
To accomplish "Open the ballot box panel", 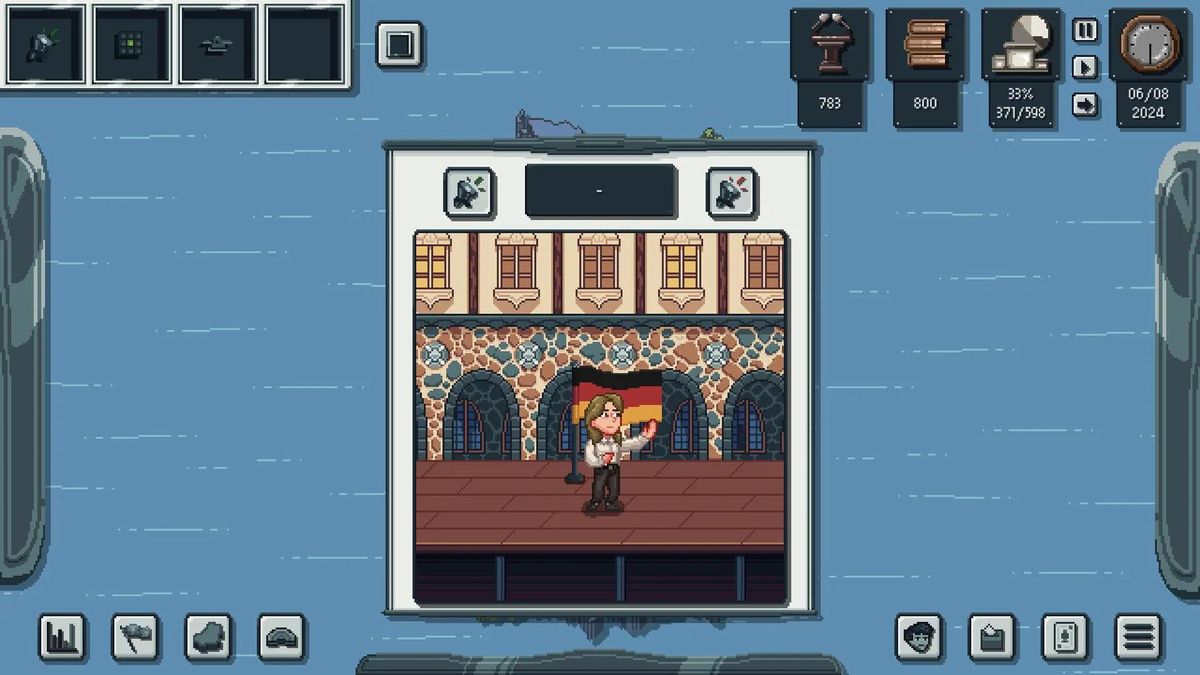I will 992,637.
